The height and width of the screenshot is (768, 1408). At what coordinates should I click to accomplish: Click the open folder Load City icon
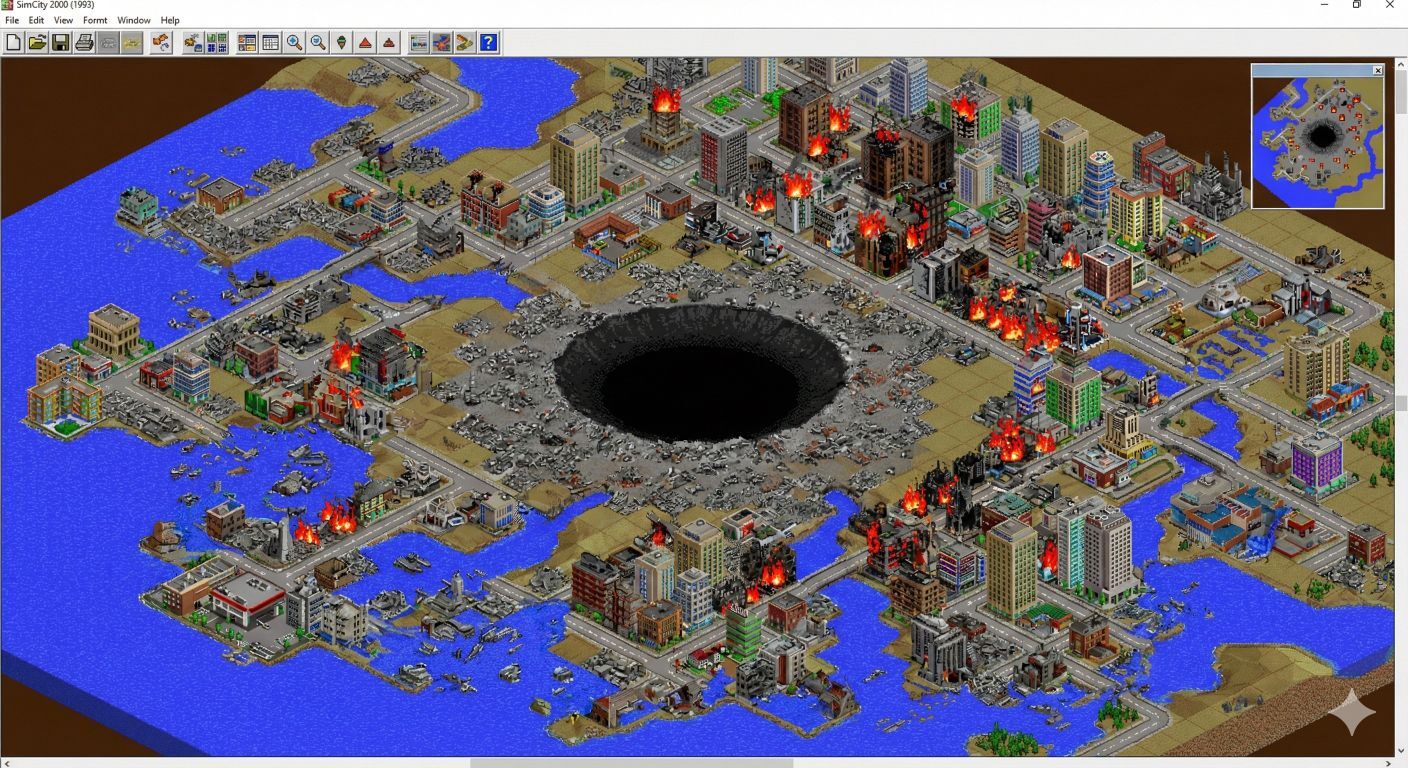click(37, 42)
